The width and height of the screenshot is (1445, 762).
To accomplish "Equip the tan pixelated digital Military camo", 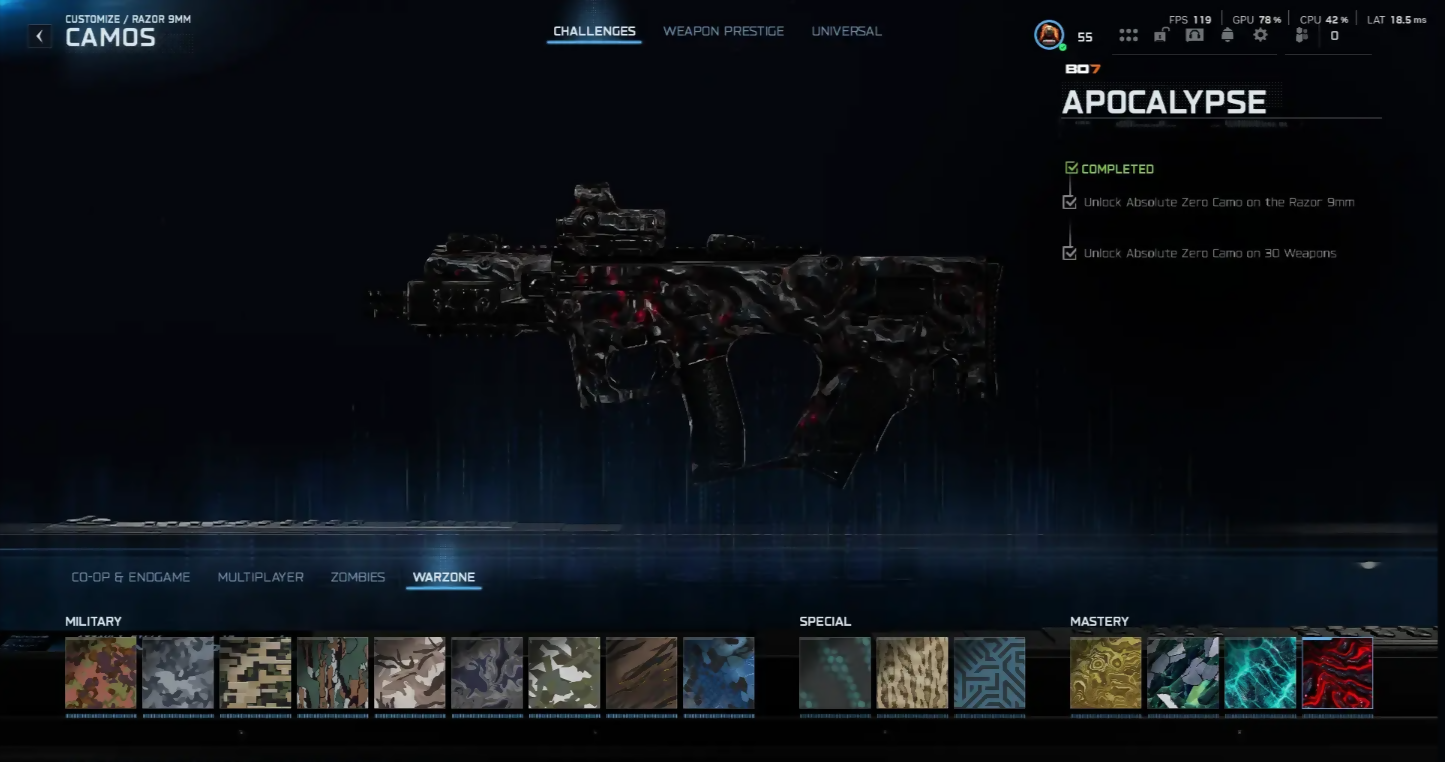I will tap(255, 673).
